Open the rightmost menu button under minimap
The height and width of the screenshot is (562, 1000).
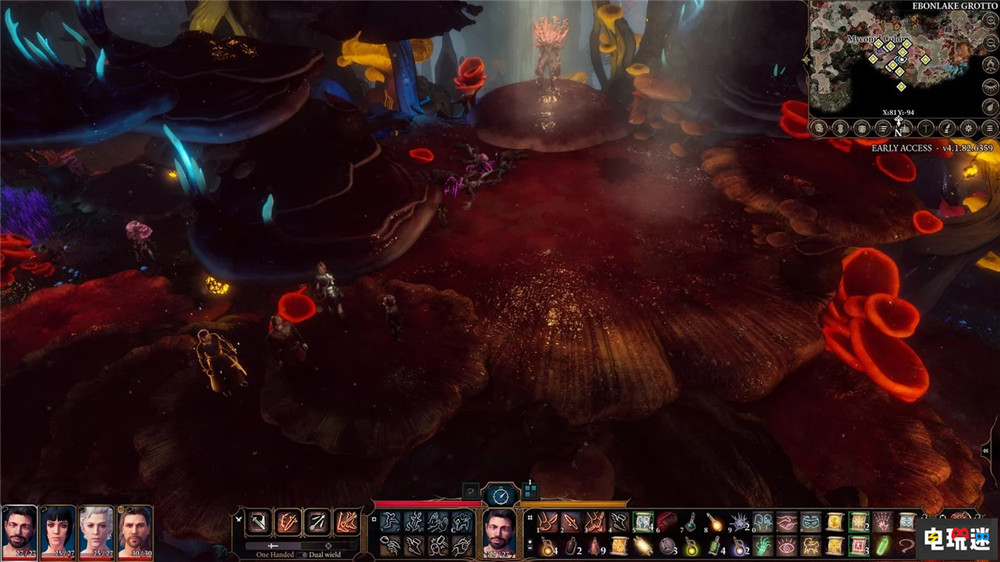(988, 128)
